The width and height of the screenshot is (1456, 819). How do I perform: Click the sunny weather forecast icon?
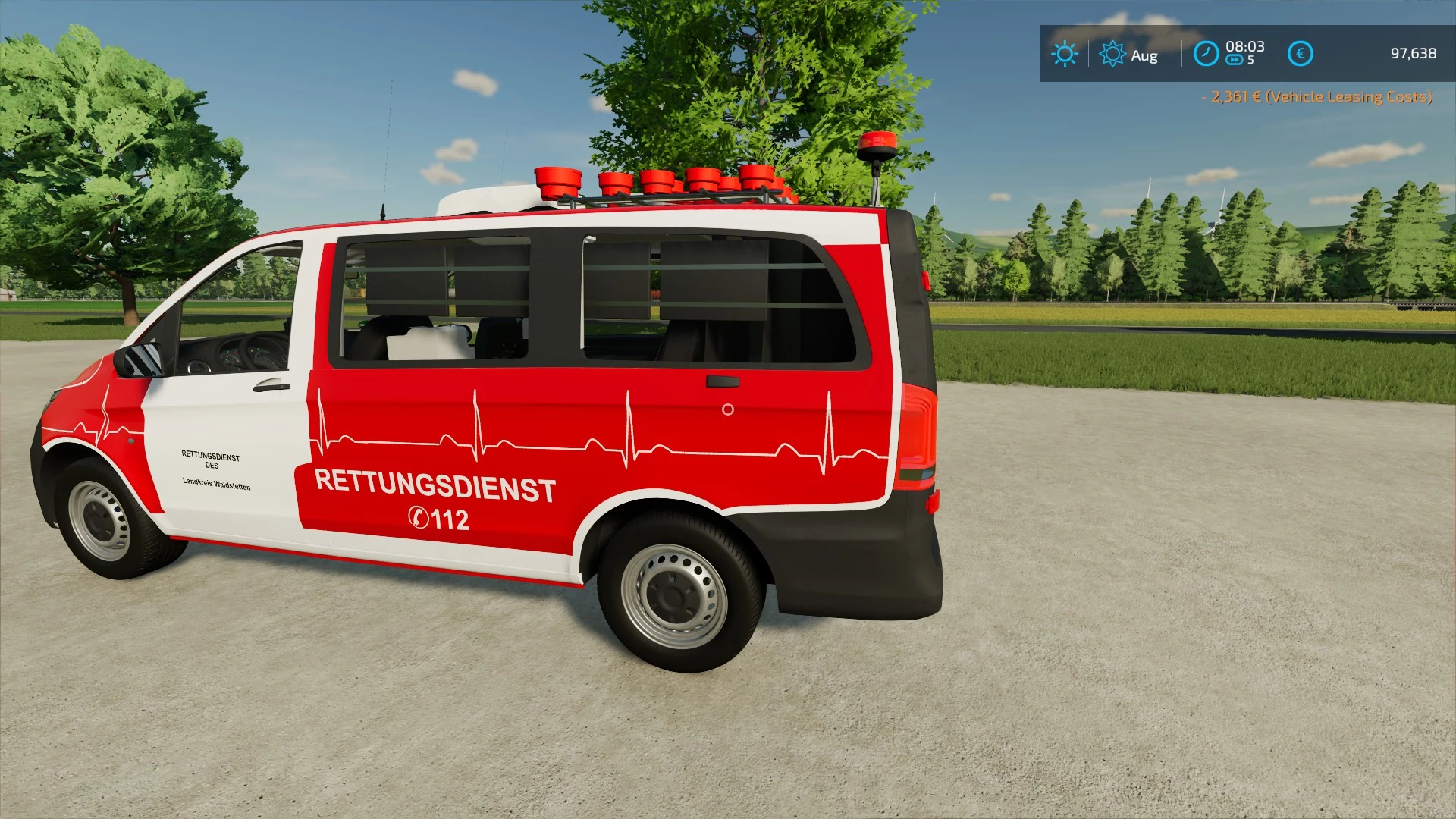1065,54
